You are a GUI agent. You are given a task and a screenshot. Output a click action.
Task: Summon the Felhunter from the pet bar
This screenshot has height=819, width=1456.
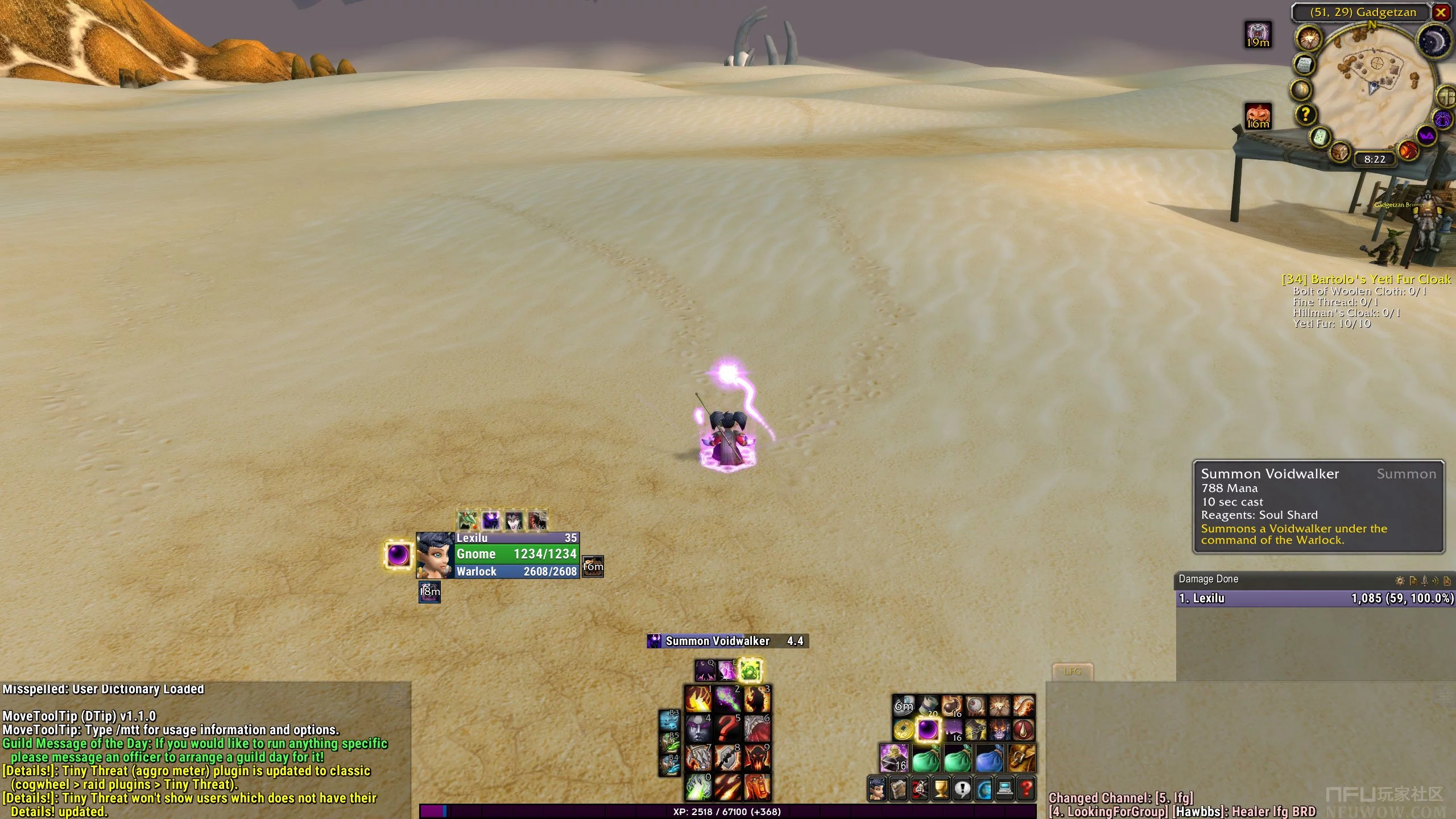pyautogui.click(x=537, y=520)
